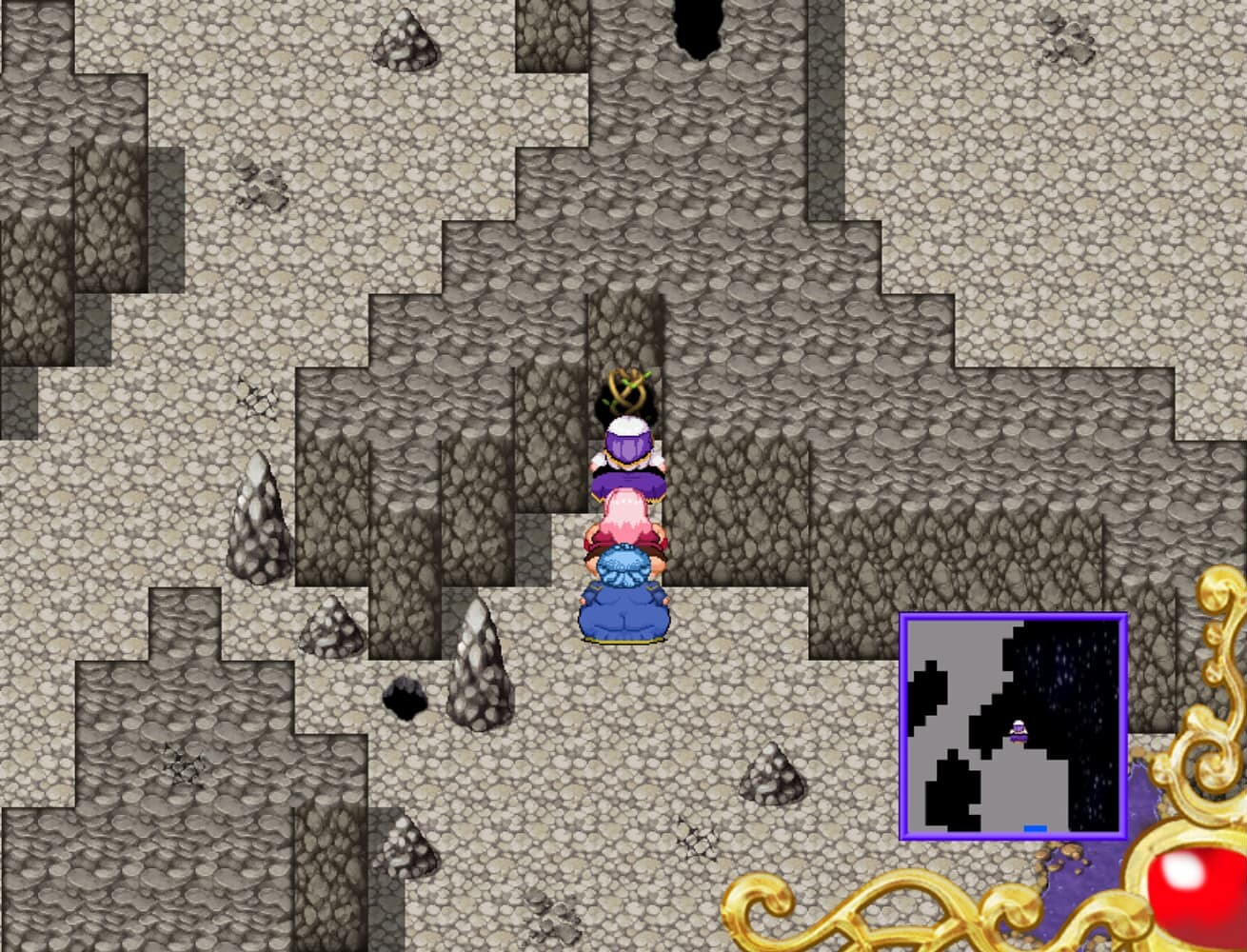This screenshot has width=1247, height=952.
Task: Click the dark pit hole at the top of screen
Action: [x=695, y=27]
